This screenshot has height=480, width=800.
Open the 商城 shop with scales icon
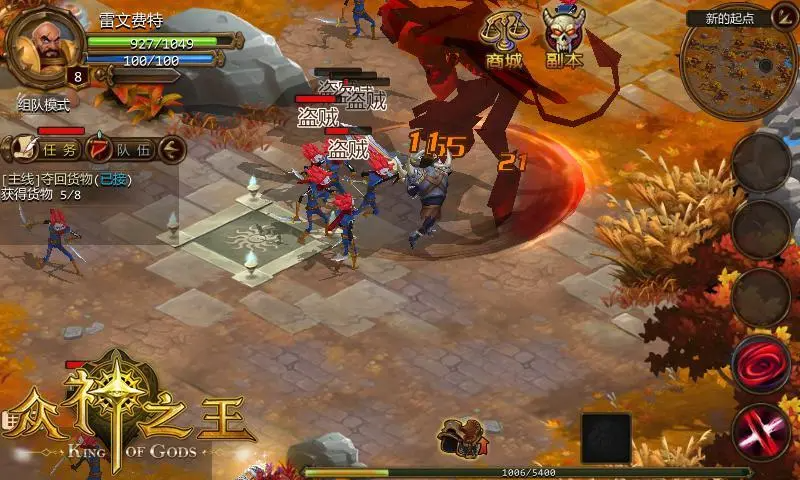pyautogui.click(x=503, y=39)
